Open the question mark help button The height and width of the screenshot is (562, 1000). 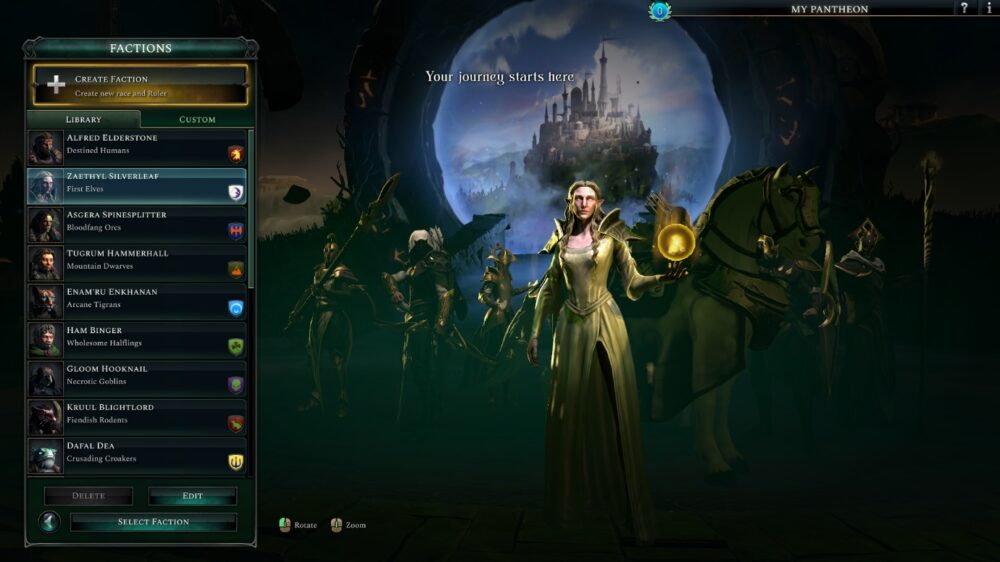pyautogui.click(x=964, y=9)
